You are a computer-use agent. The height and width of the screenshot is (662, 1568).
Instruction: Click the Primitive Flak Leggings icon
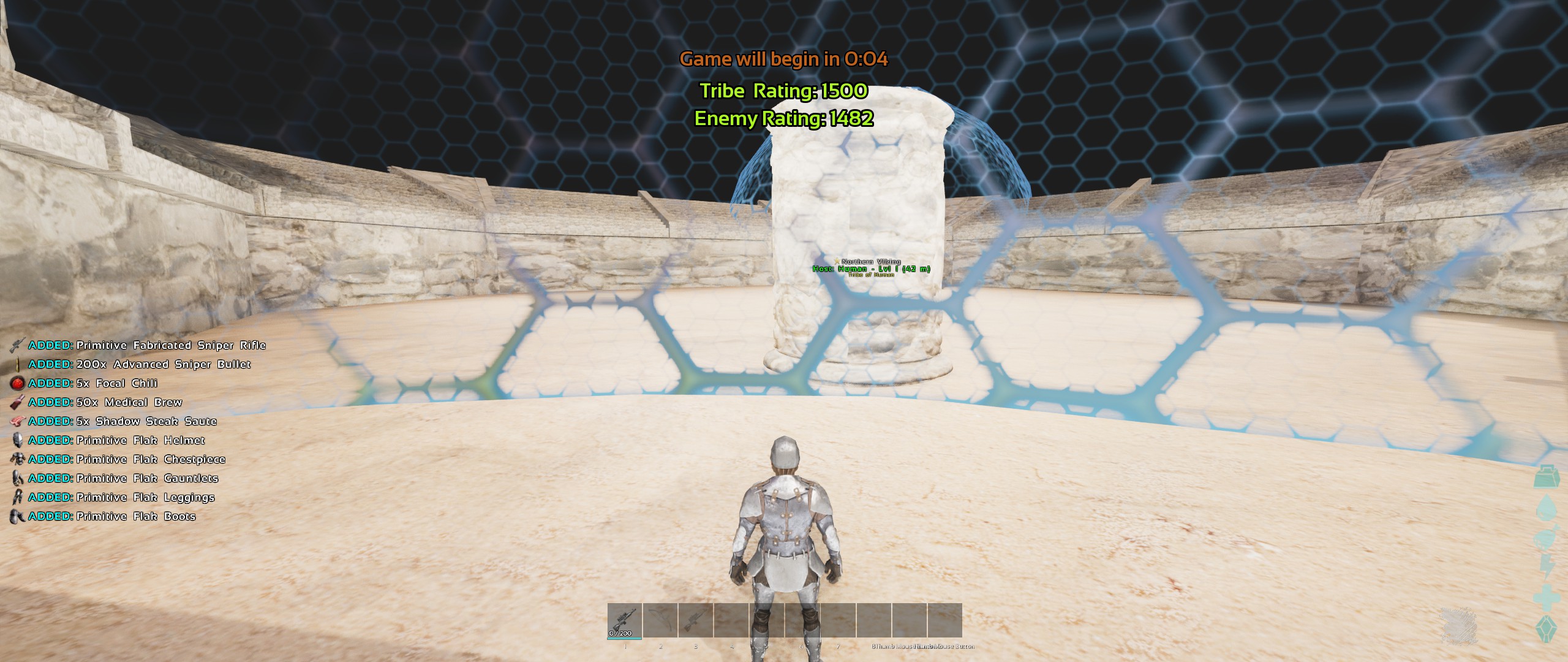(18, 497)
